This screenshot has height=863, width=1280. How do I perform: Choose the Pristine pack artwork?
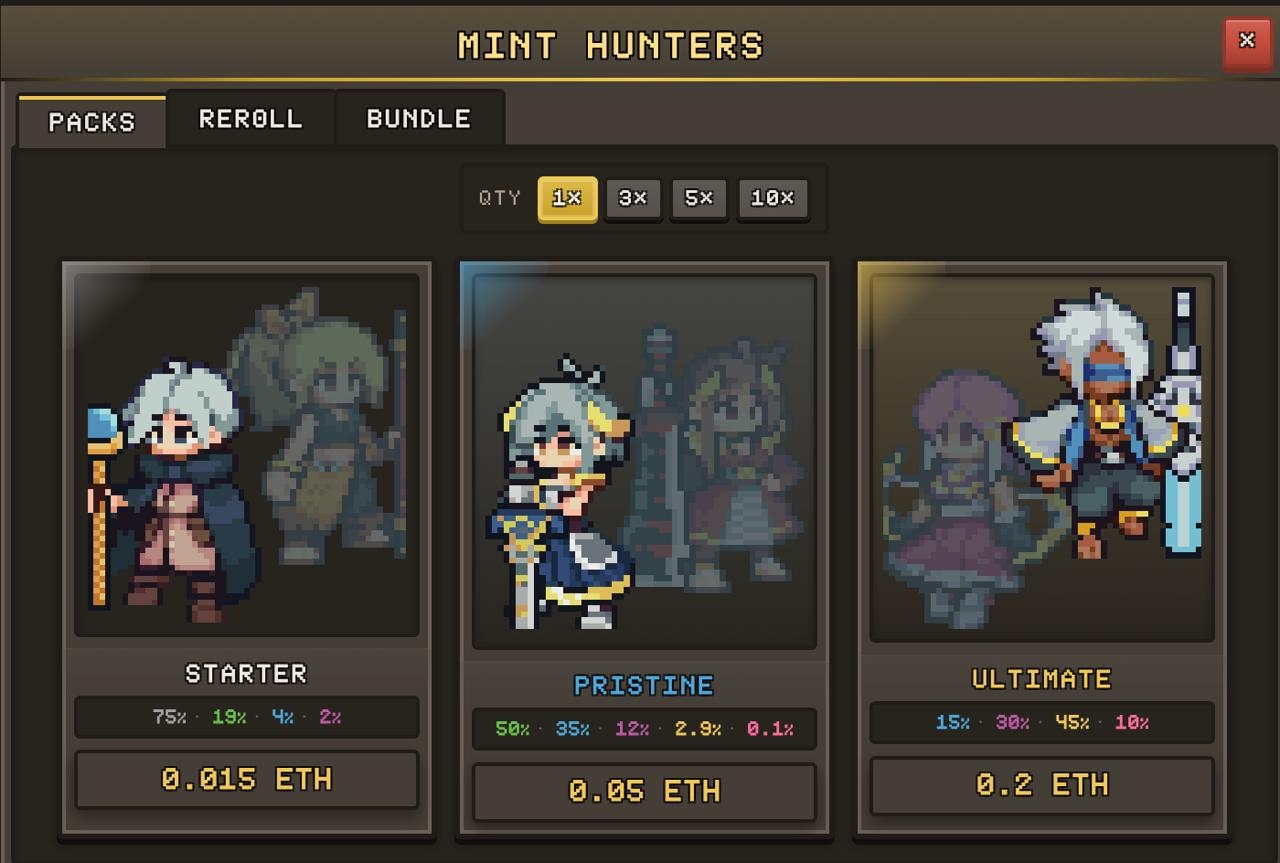644,462
